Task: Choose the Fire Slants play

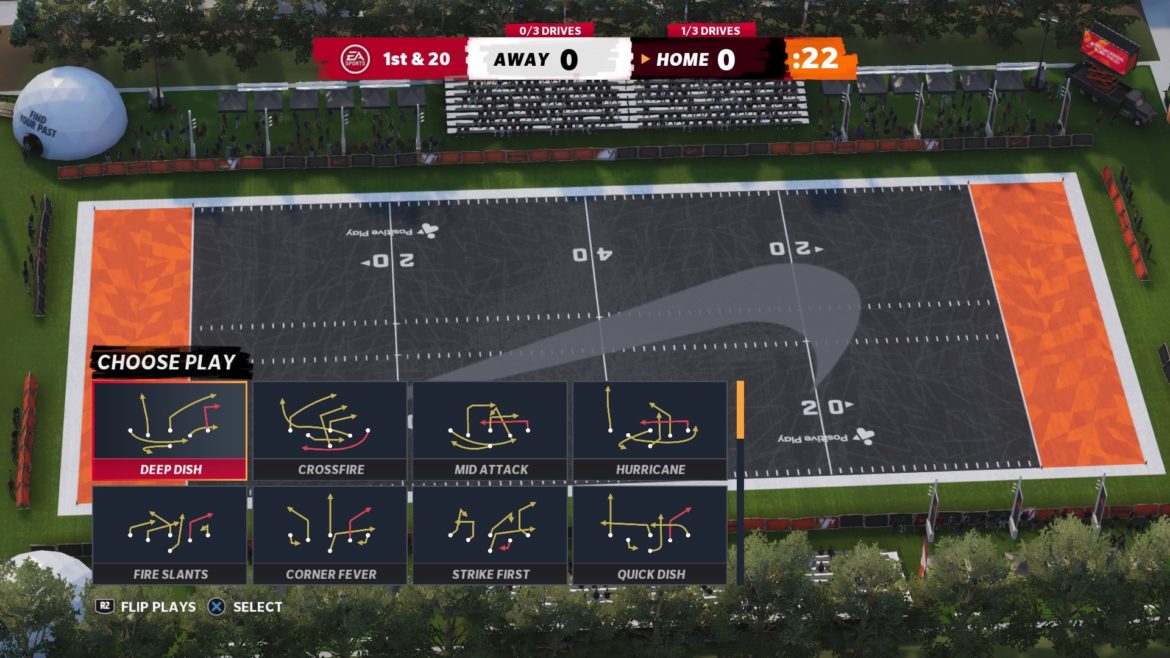Action: coord(170,534)
